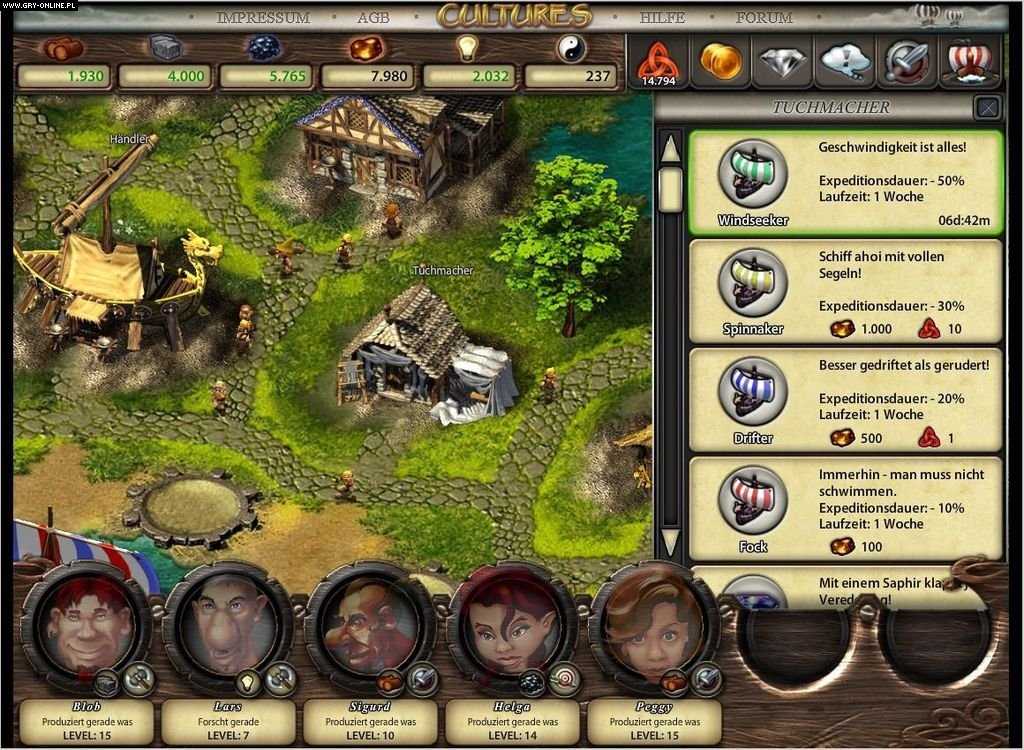Close the Tuchmacher panel
The image size is (1024, 750).
coord(987,107)
